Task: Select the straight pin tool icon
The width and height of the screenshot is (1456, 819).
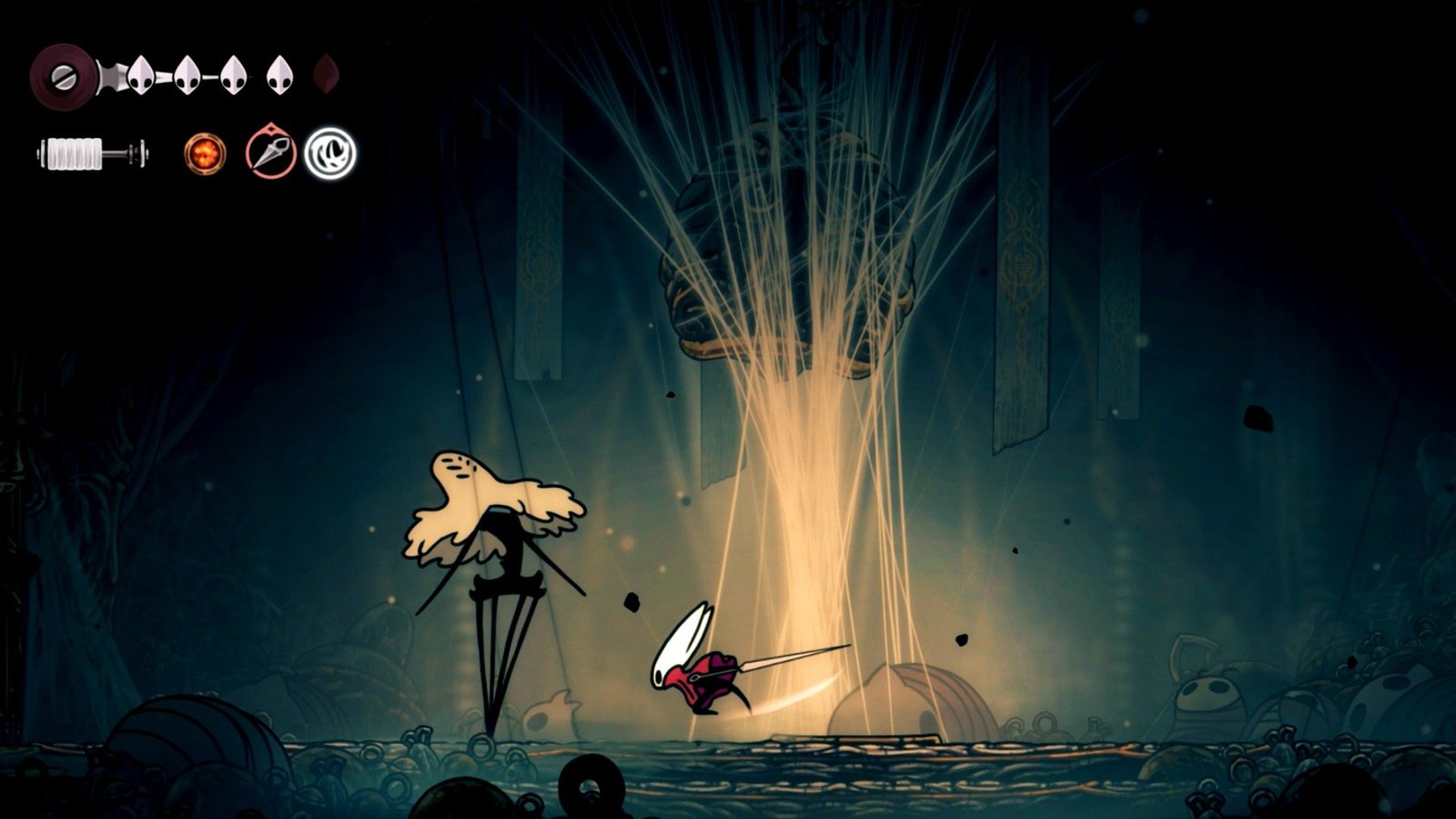Action: point(270,152)
